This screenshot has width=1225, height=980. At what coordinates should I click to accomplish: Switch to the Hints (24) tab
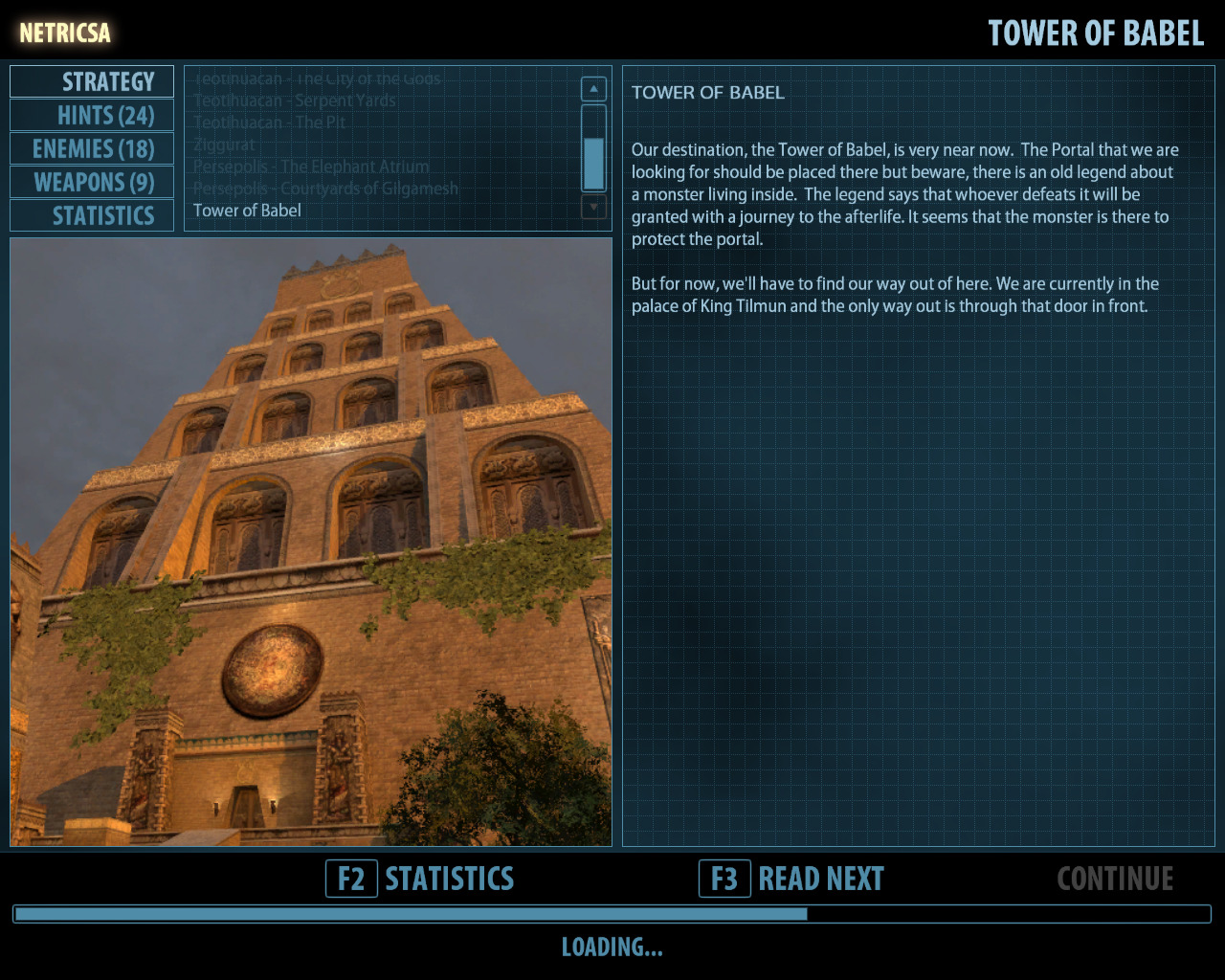[x=92, y=116]
